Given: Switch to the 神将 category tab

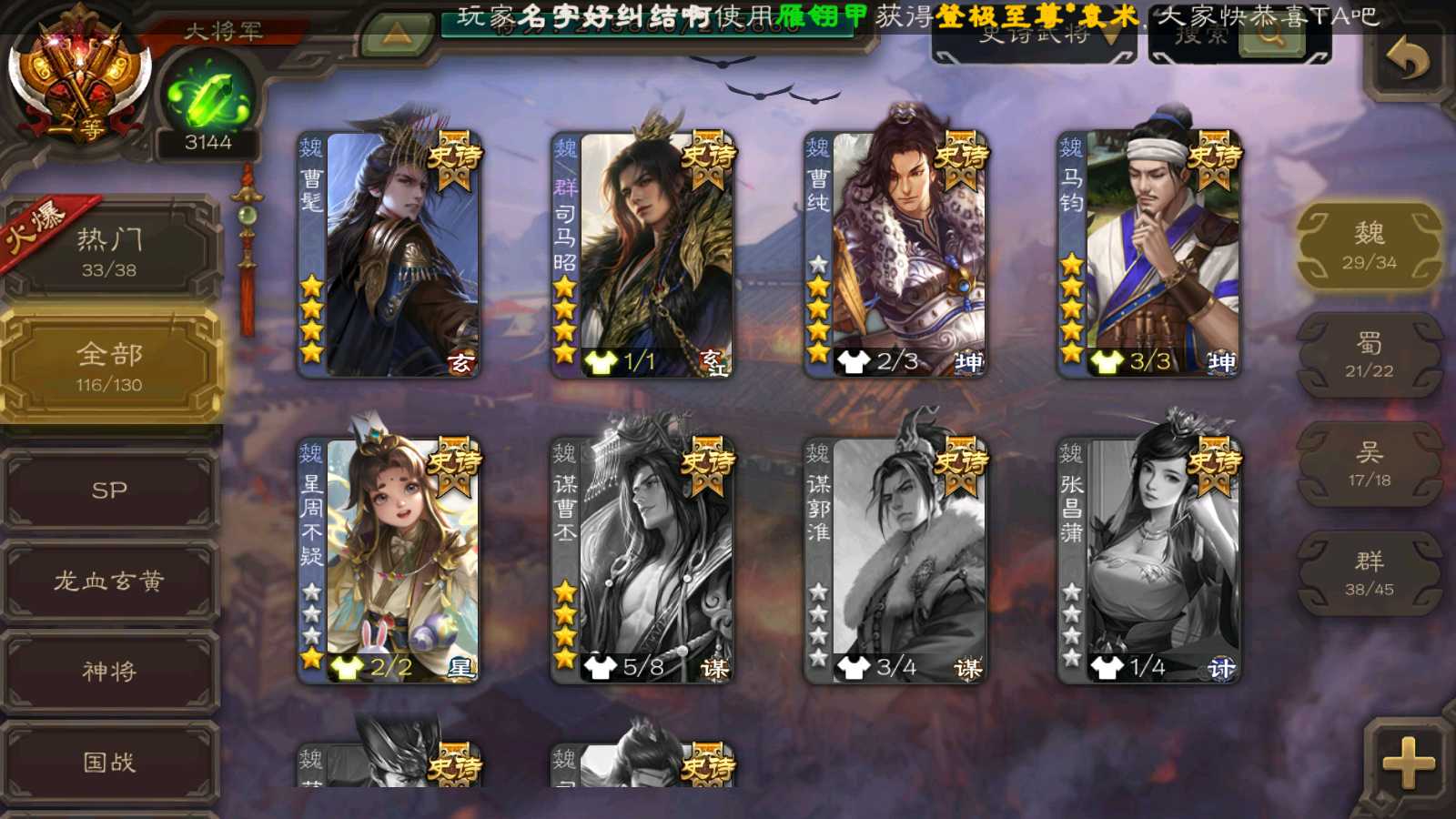Looking at the screenshot, I should point(109,671).
